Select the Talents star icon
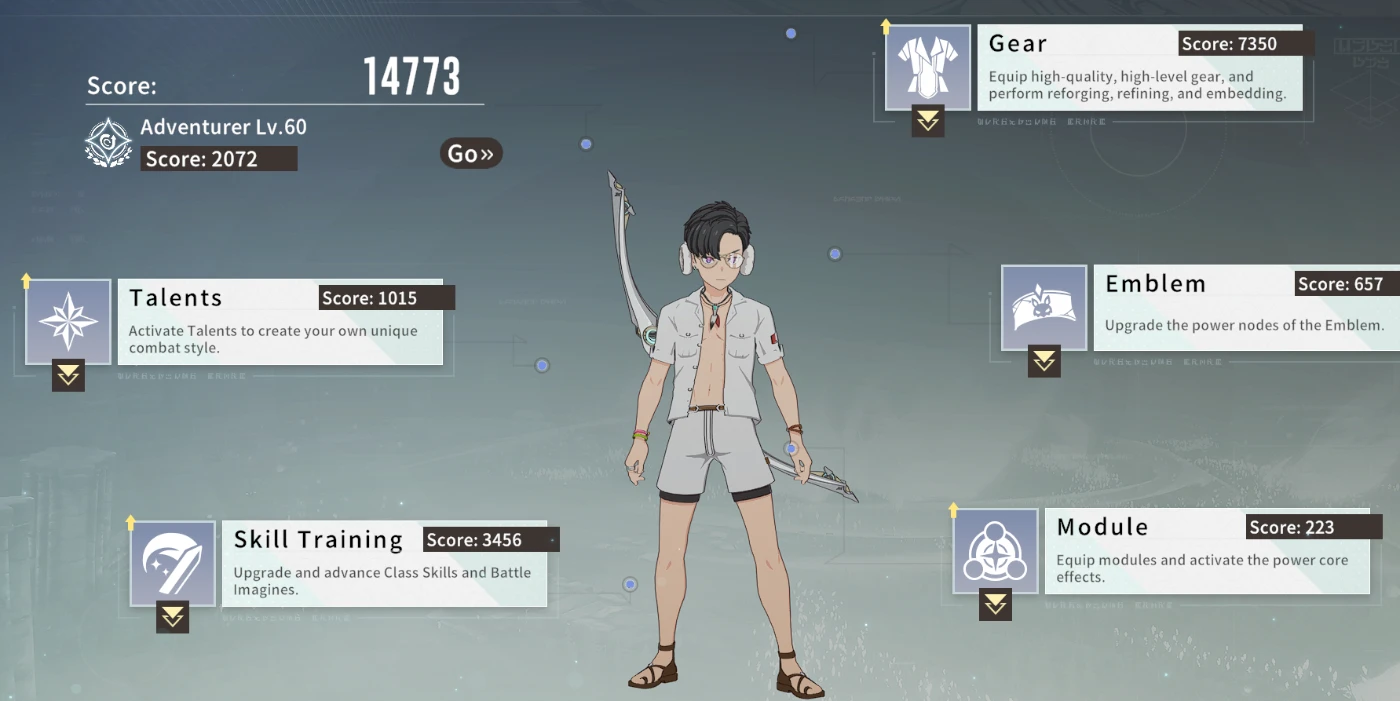 [68, 322]
